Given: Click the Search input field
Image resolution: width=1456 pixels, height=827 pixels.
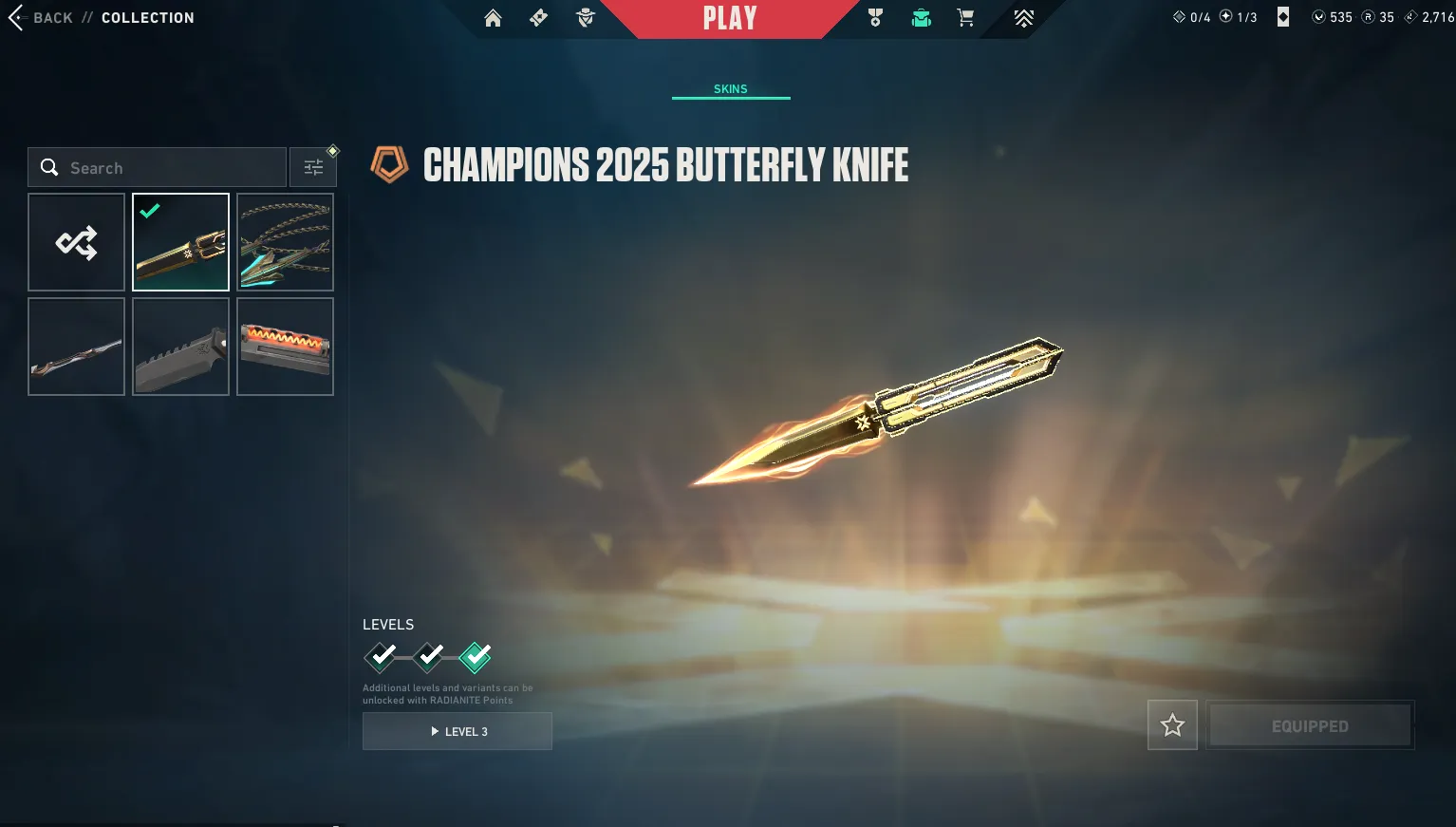Looking at the screenshot, I should coord(157,167).
